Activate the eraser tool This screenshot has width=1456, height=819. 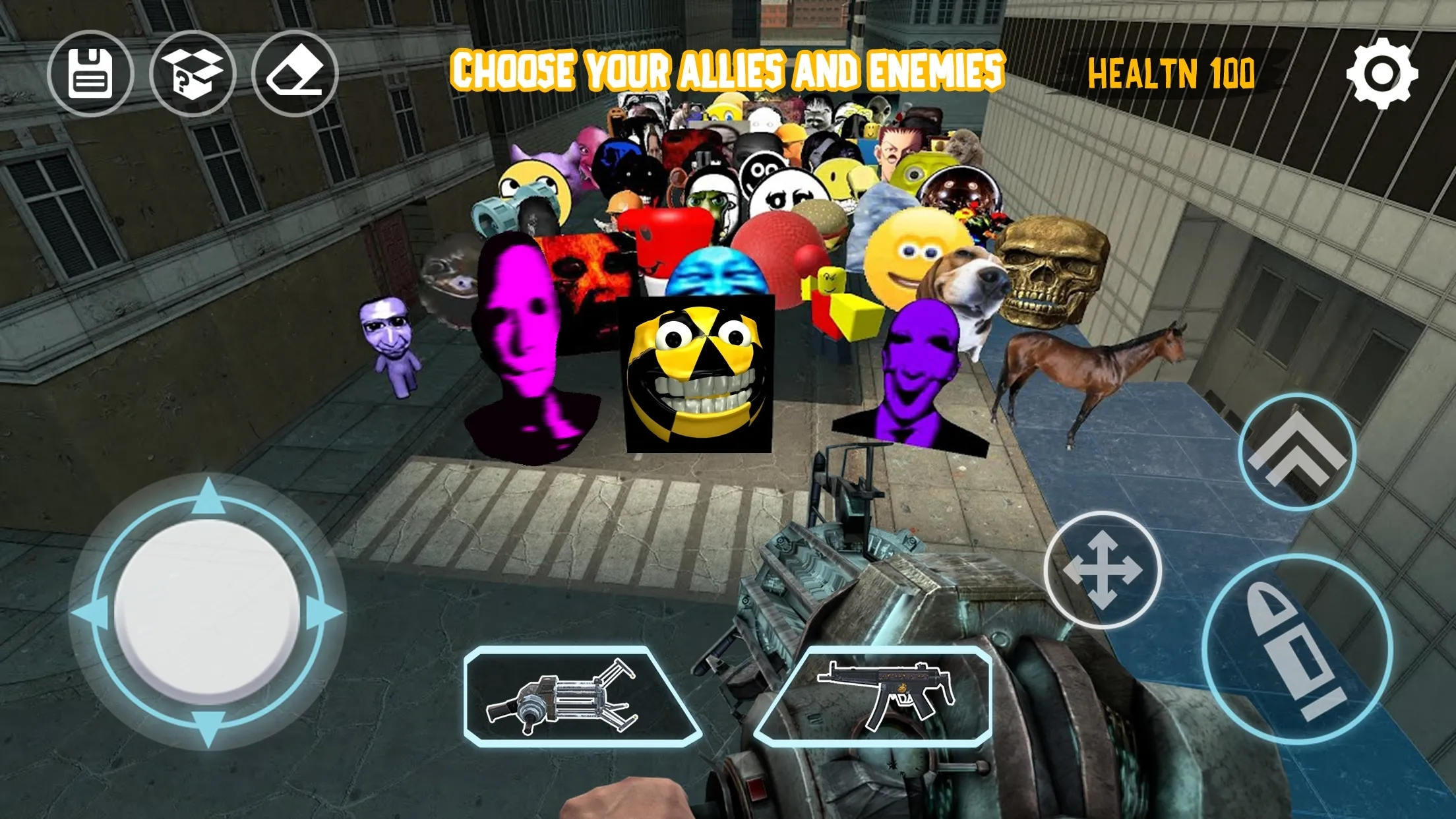tap(295, 74)
